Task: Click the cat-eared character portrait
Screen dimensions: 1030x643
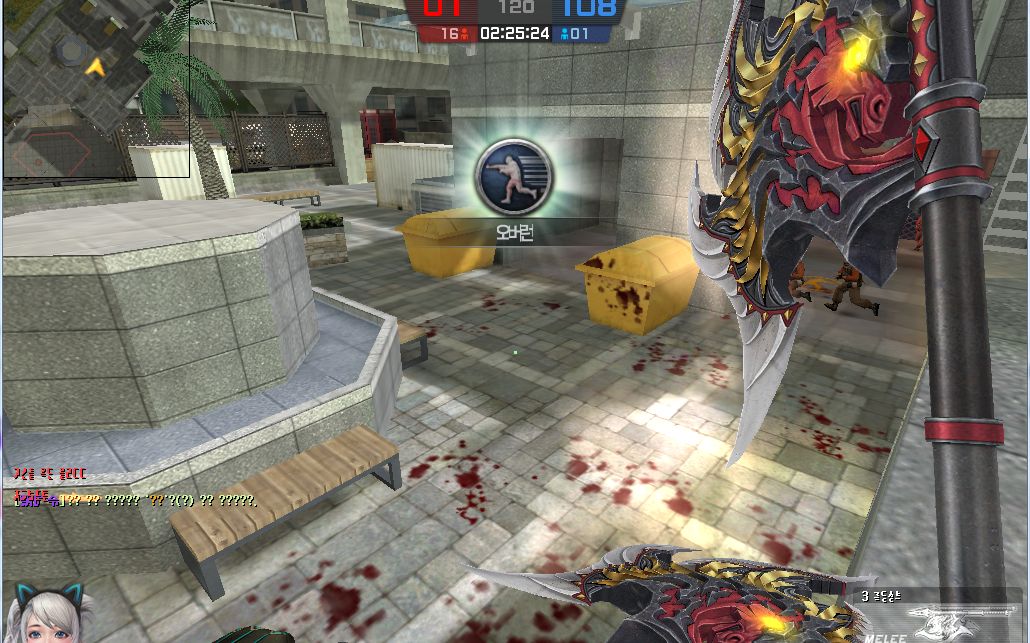Action: click(x=48, y=612)
